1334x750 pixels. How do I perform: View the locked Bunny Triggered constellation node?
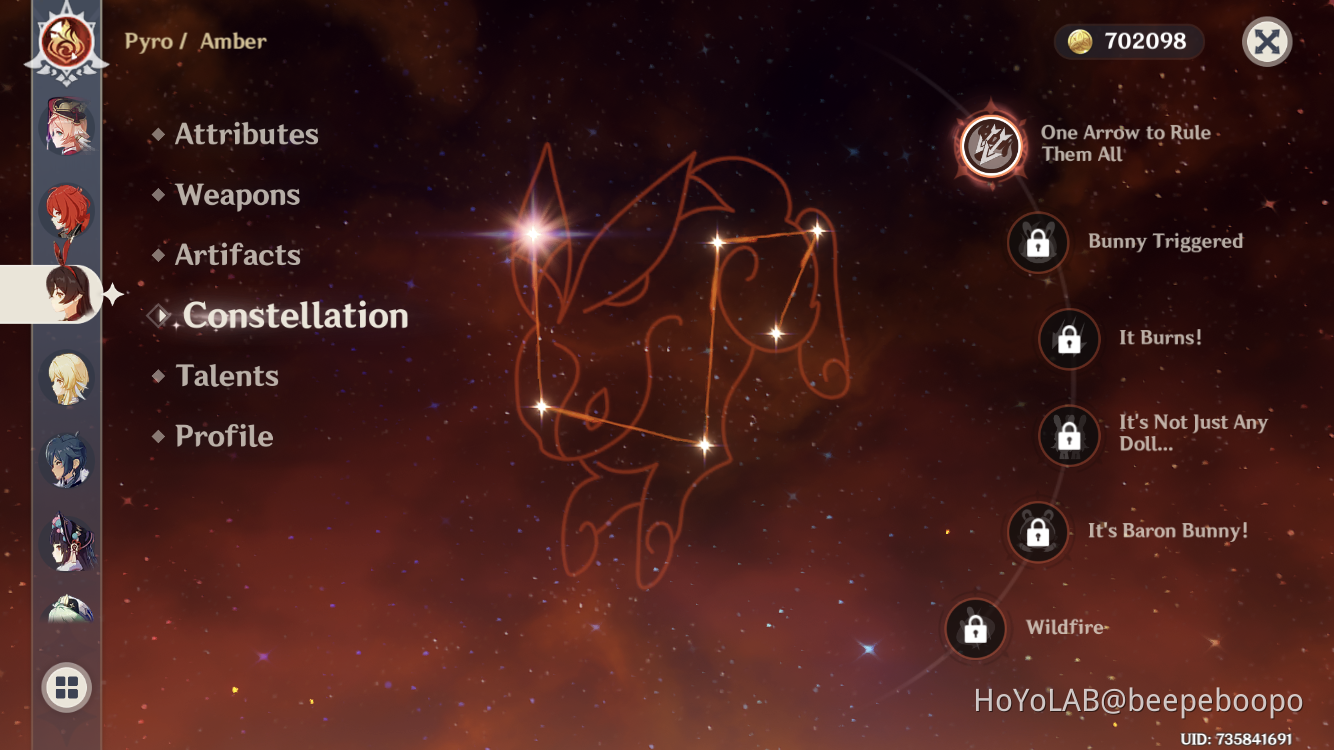click(1038, 241)
